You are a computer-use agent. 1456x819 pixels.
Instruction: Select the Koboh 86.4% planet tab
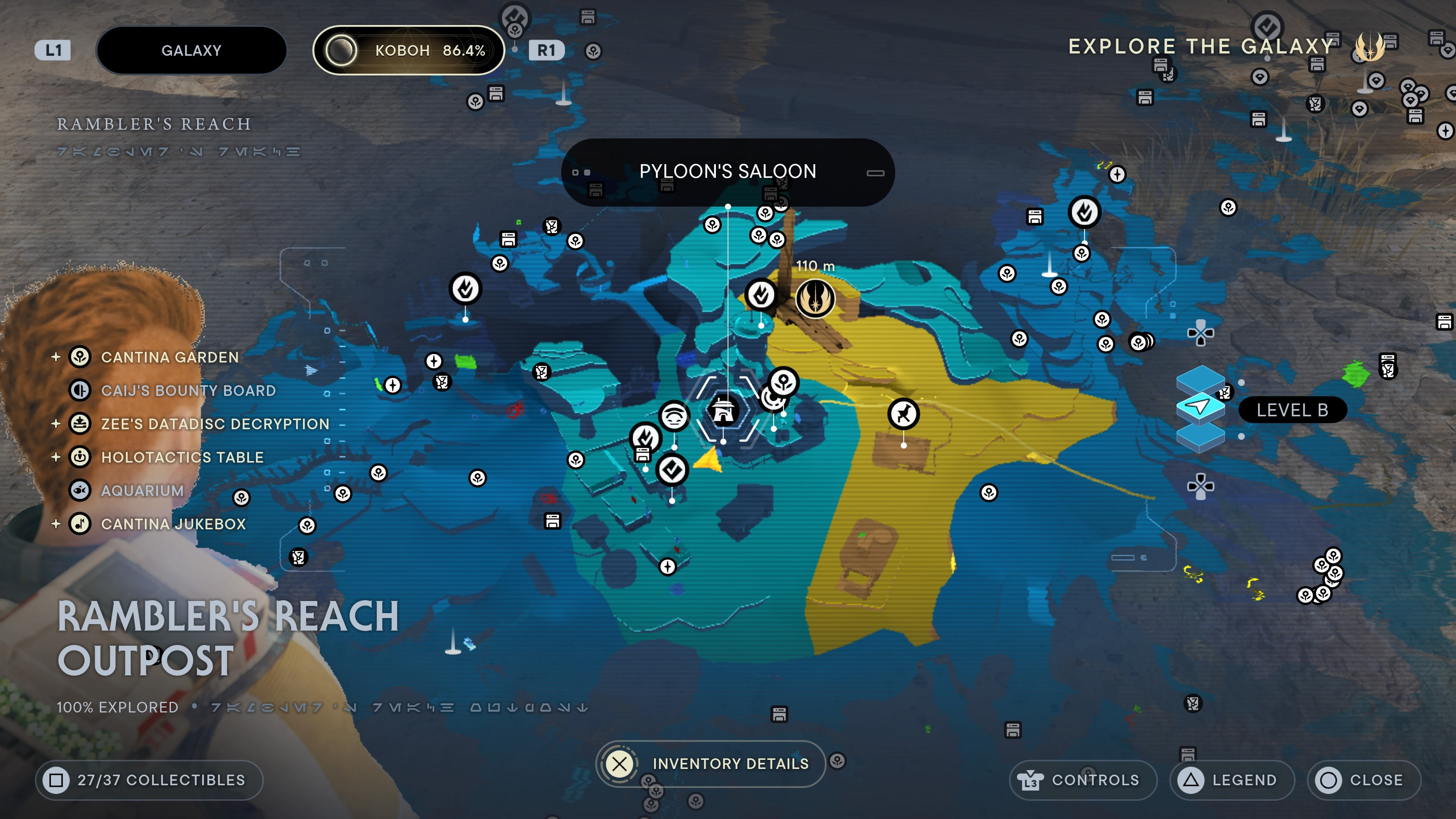tap(408, 50)
